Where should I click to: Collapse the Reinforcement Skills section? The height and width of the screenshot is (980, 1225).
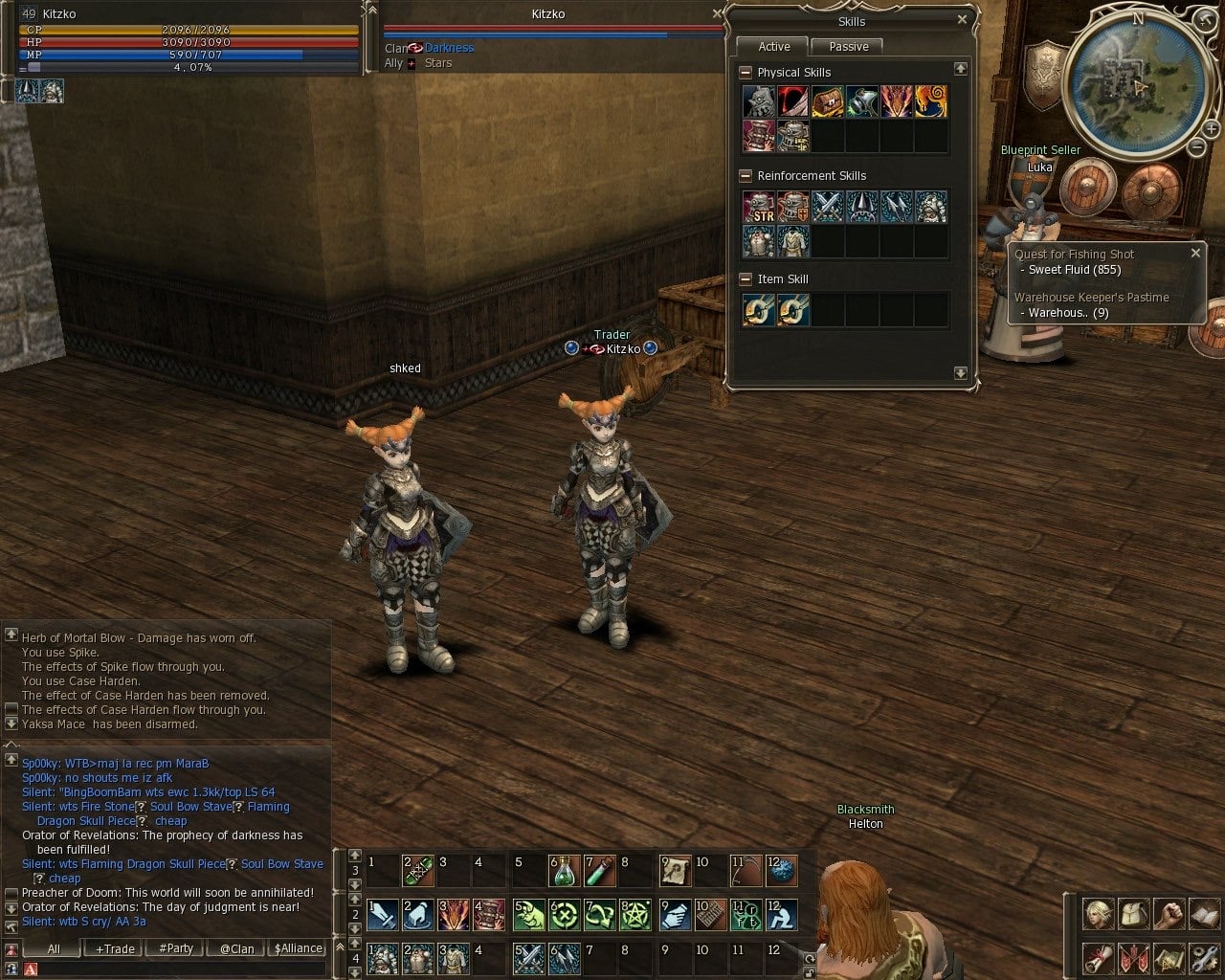coord(746,176)
